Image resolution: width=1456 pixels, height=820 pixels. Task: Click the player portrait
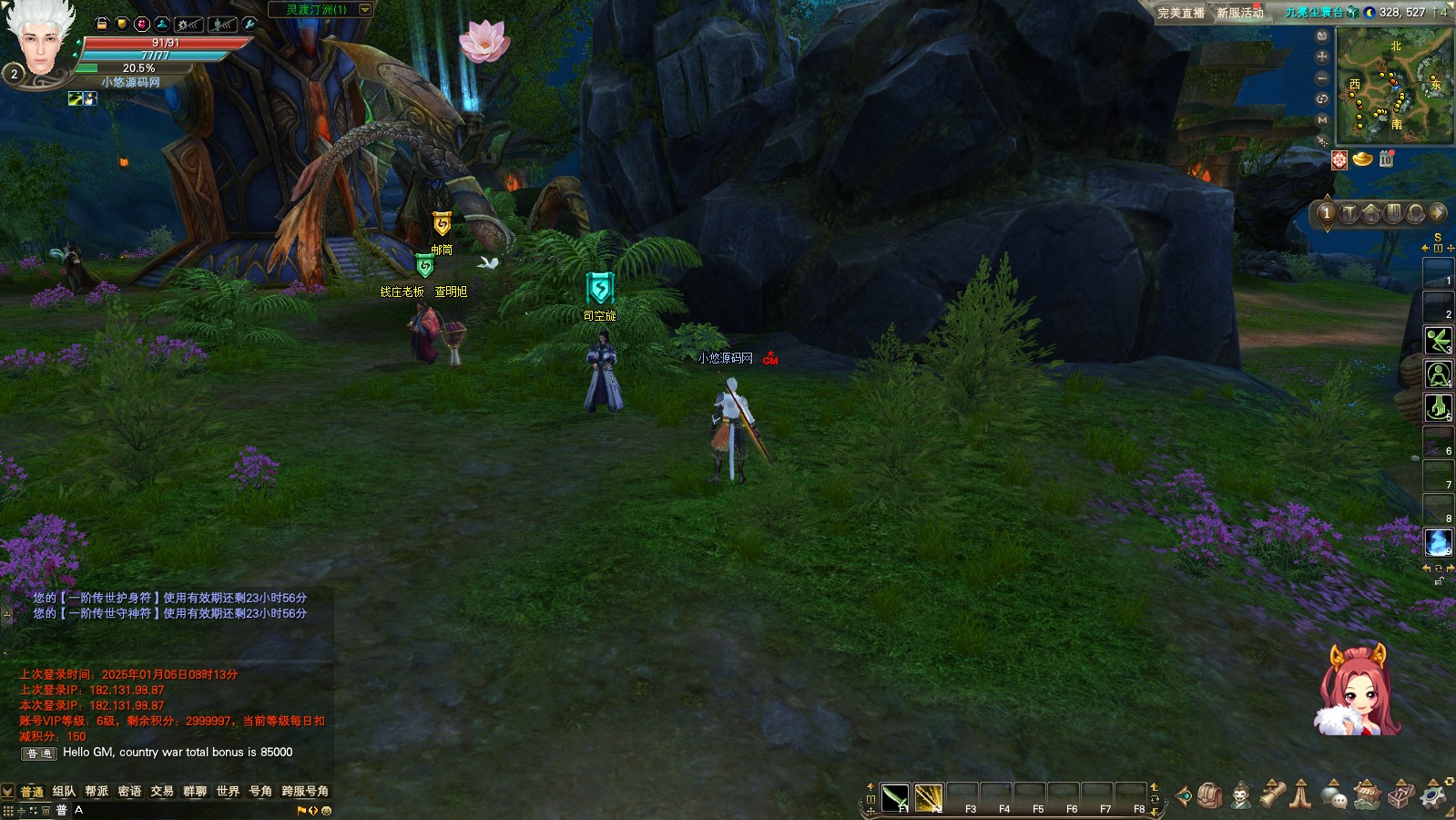point(40,41)
